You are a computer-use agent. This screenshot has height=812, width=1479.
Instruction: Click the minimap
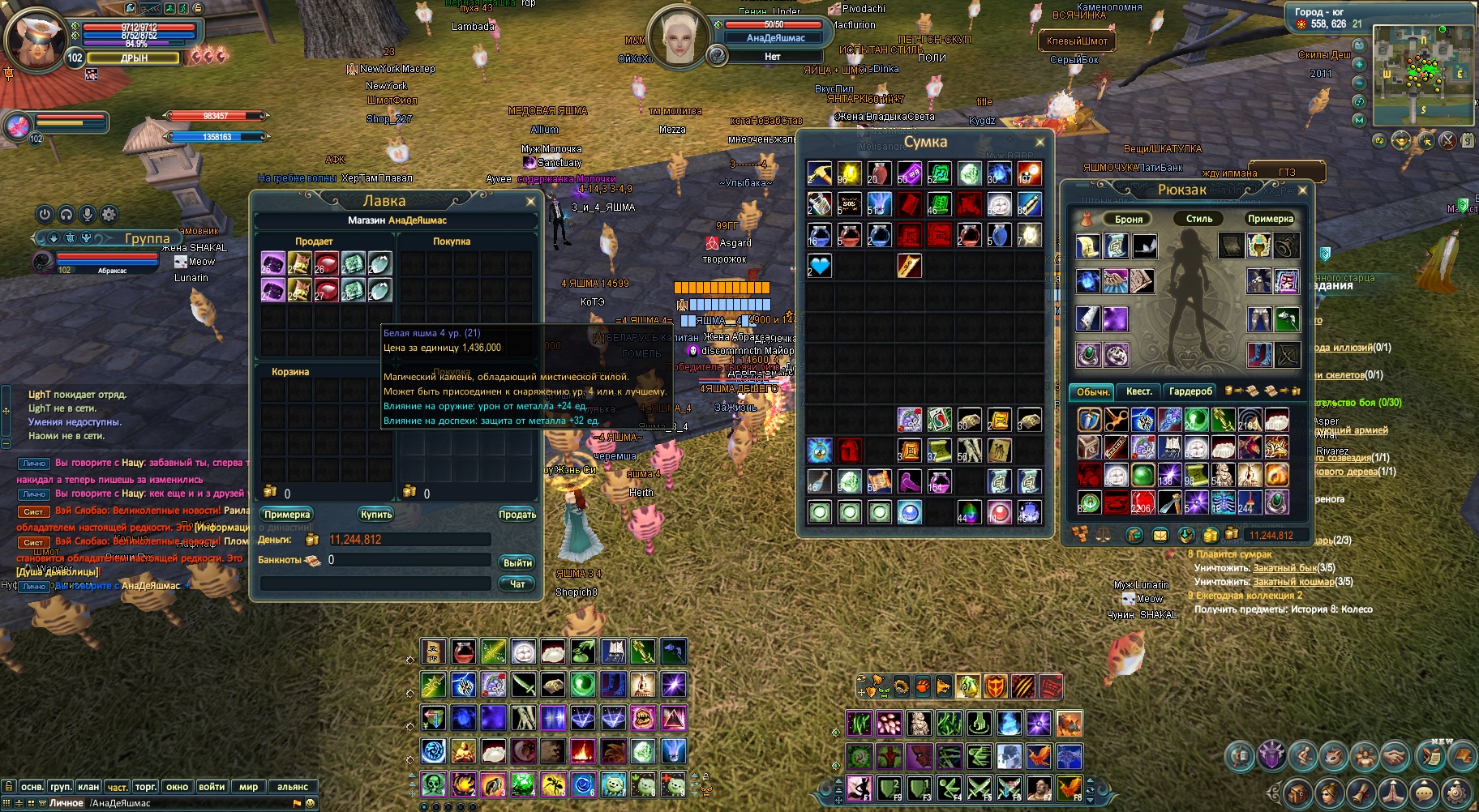pos(1423,73)
